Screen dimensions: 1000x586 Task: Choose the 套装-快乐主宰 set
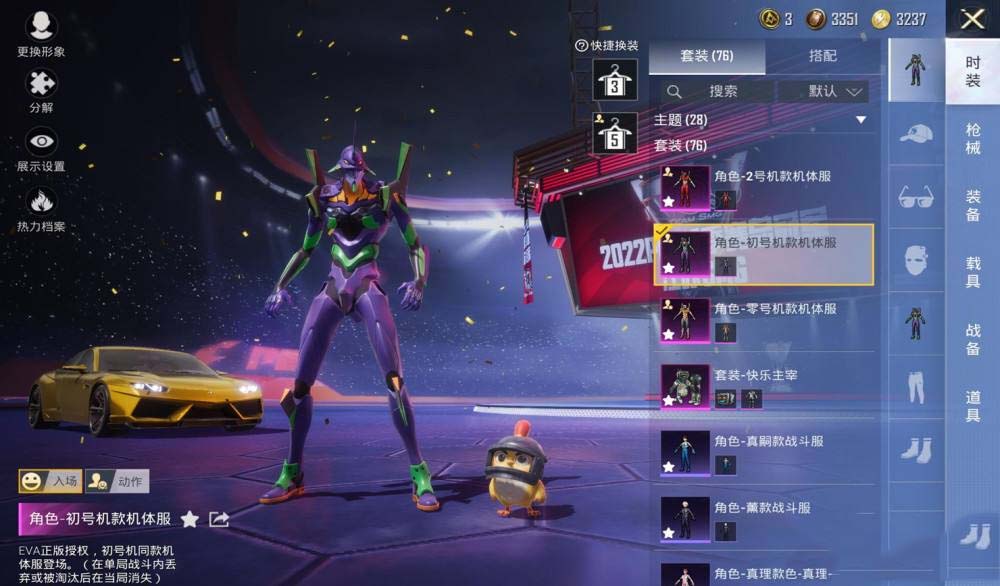pyautogui.click(x=764, y=386)
